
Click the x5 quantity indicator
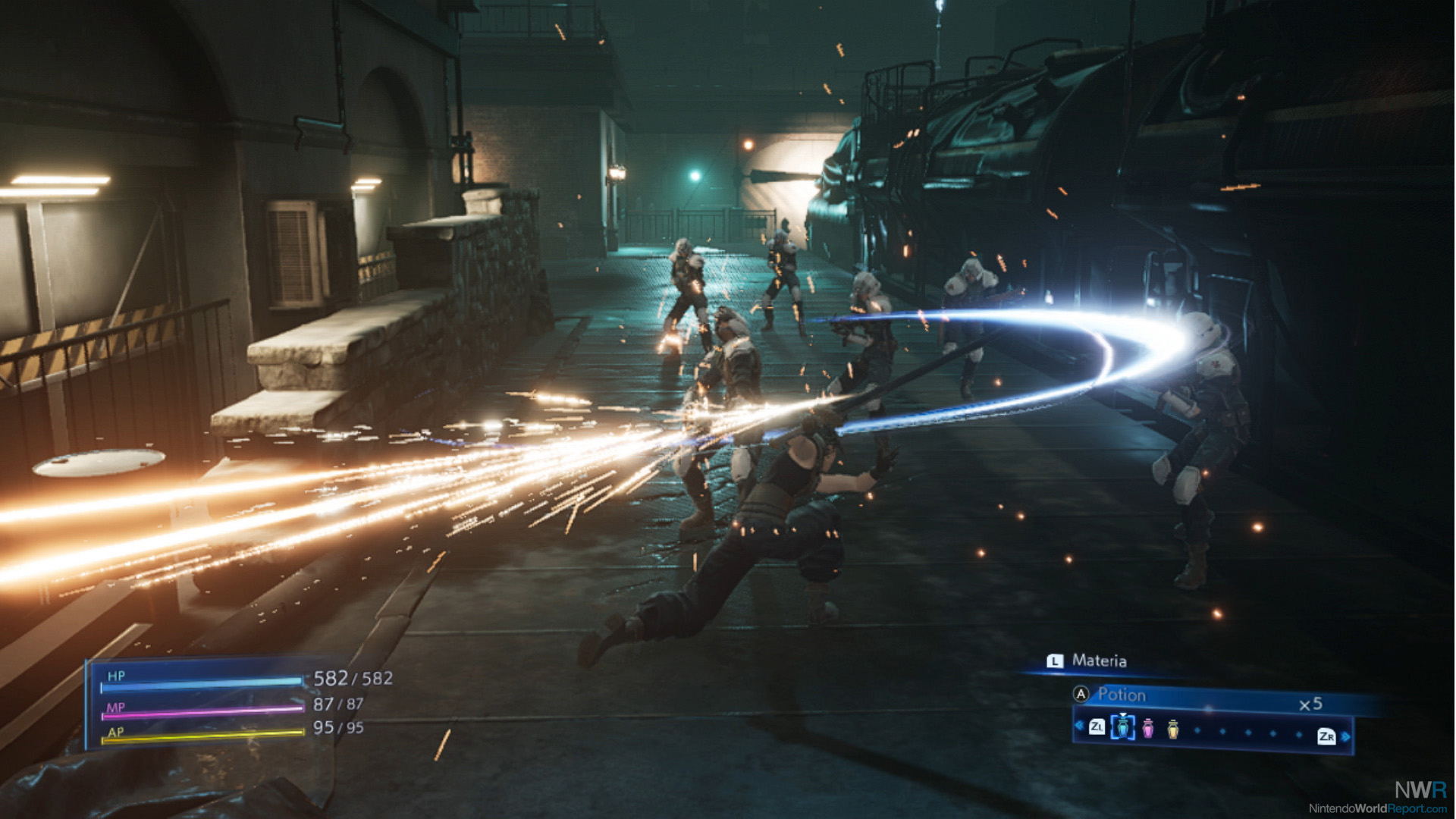click(x=1311, y=704)
